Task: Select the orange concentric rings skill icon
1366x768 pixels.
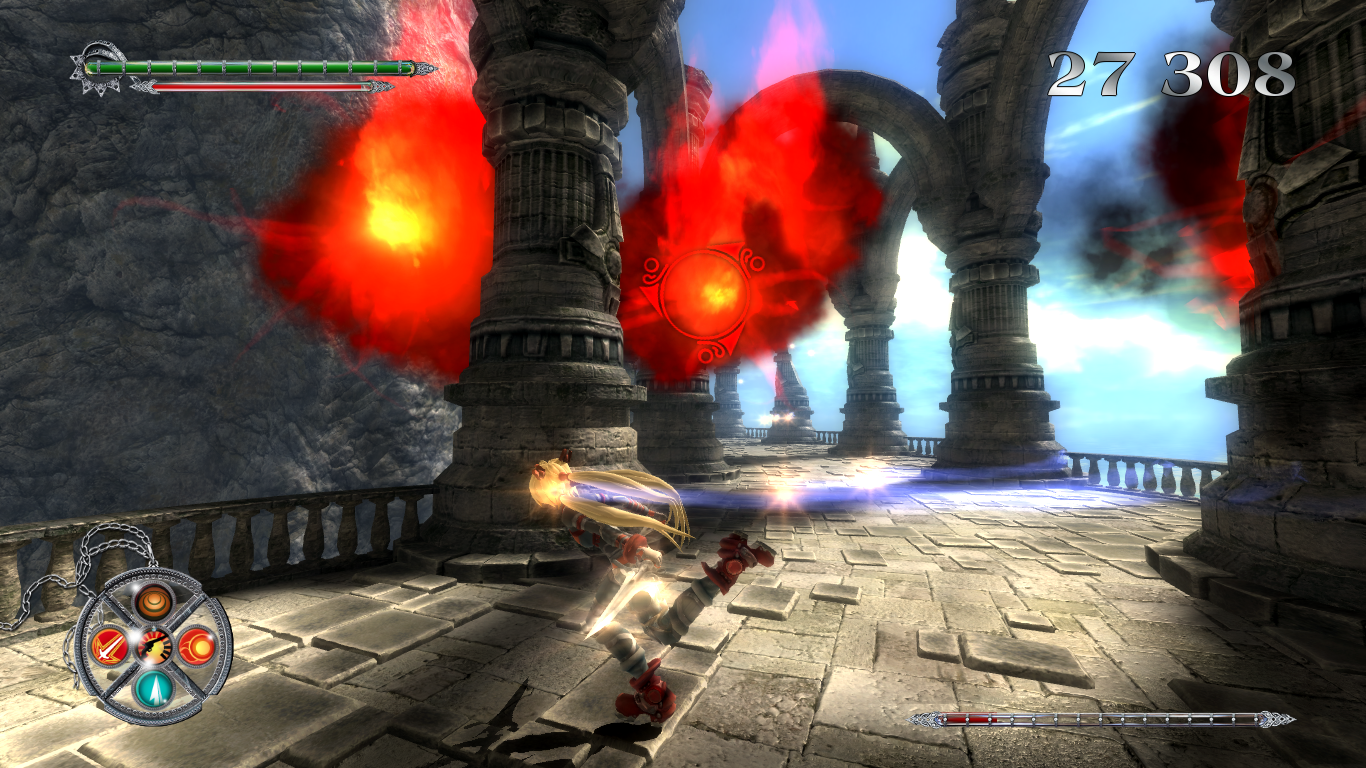Action: (x=154, y=602)
